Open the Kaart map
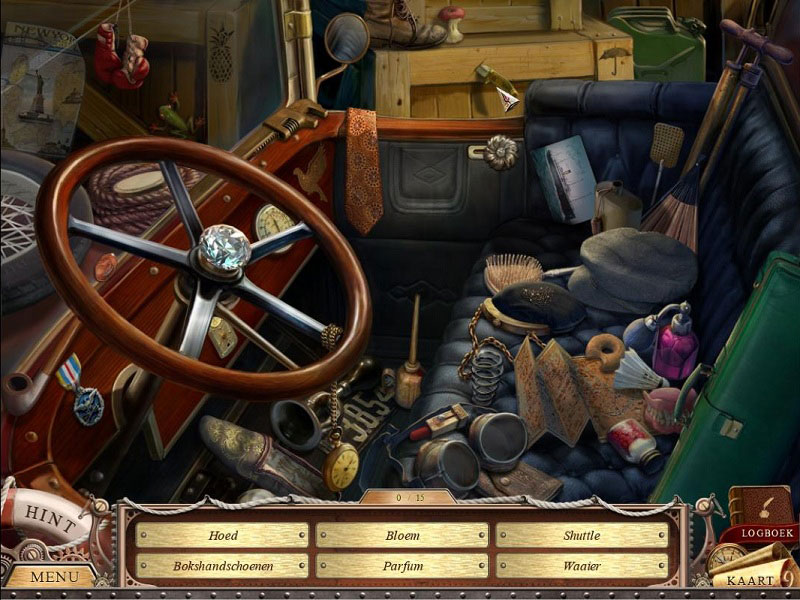 (750, 579)
